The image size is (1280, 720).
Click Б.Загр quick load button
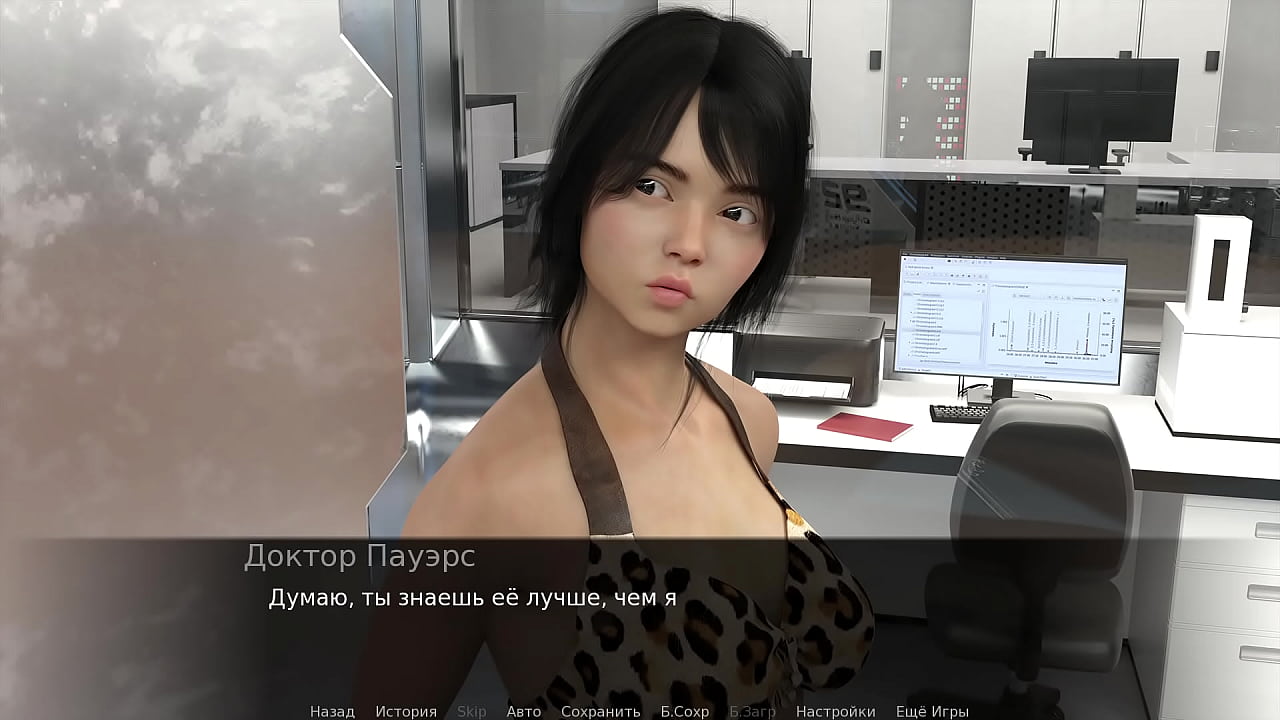click(753, 711)
